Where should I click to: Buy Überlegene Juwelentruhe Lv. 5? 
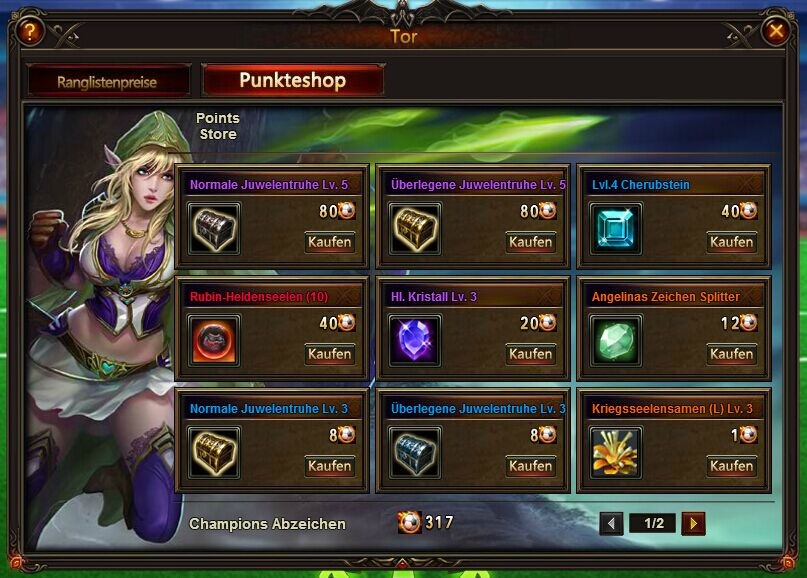pyautogui.click(x=530, y=242)
